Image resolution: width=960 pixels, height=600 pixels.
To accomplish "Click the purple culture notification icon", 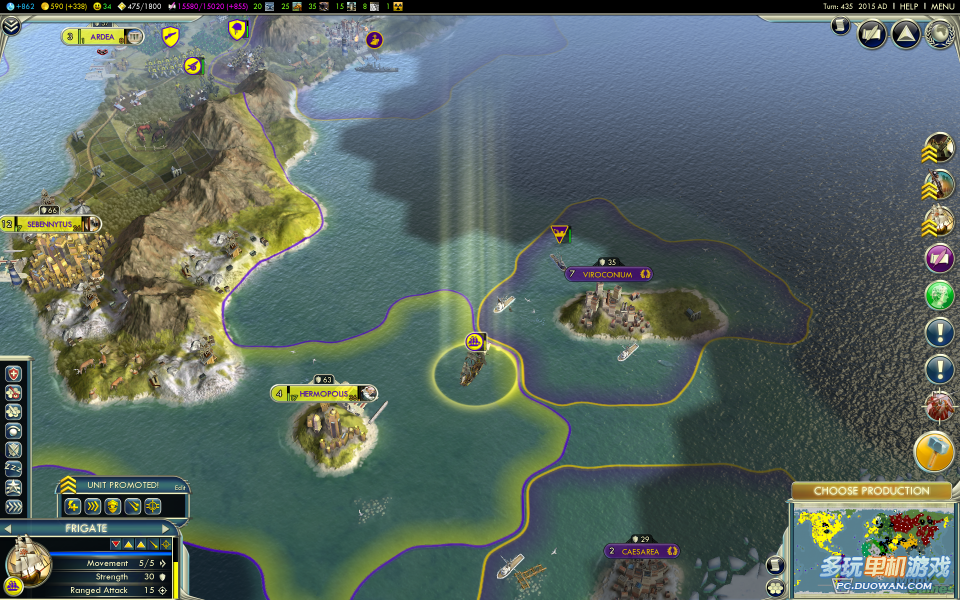I will point(939,259).
